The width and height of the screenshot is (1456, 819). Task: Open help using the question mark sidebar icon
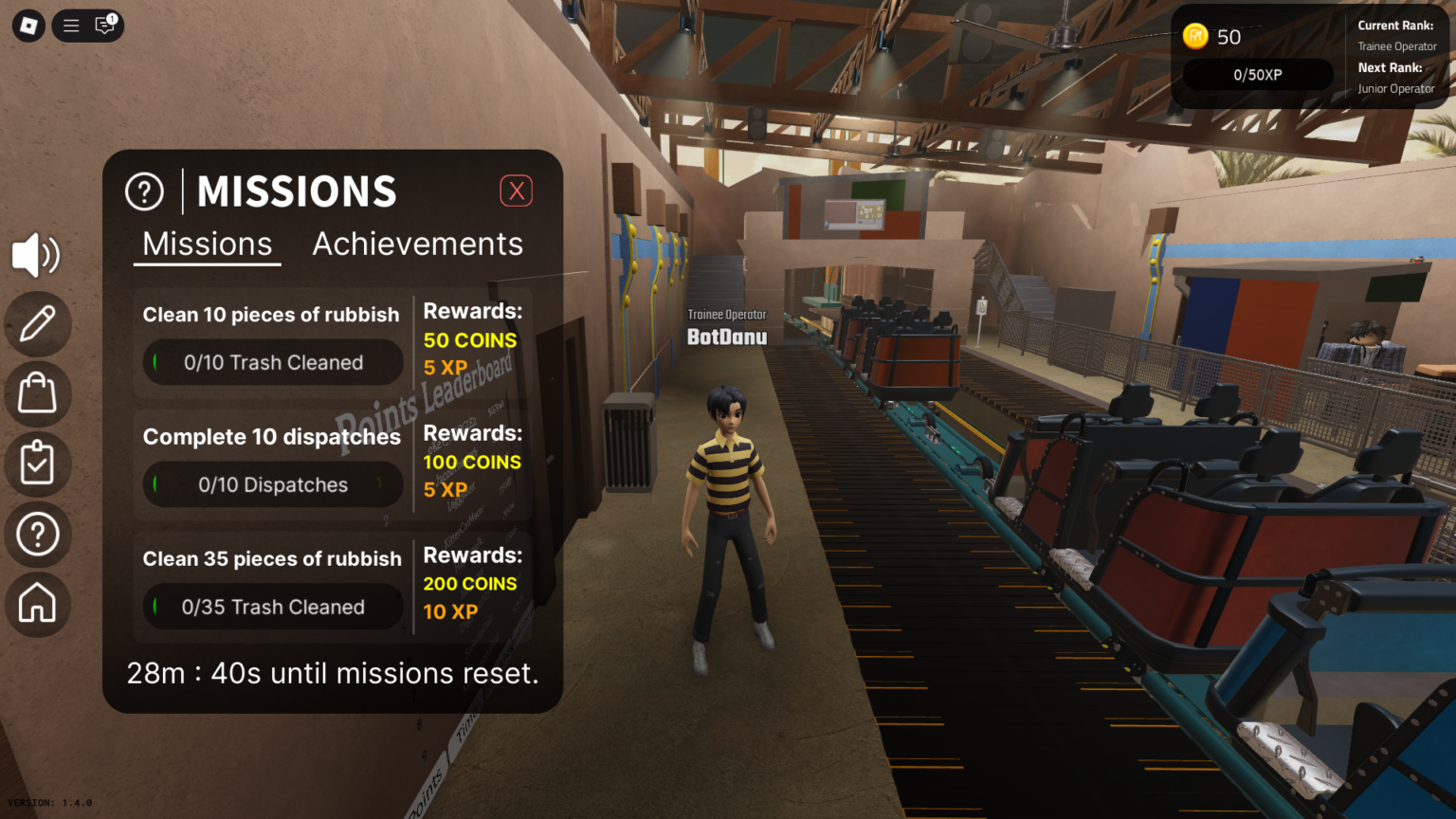coord(36,535)
